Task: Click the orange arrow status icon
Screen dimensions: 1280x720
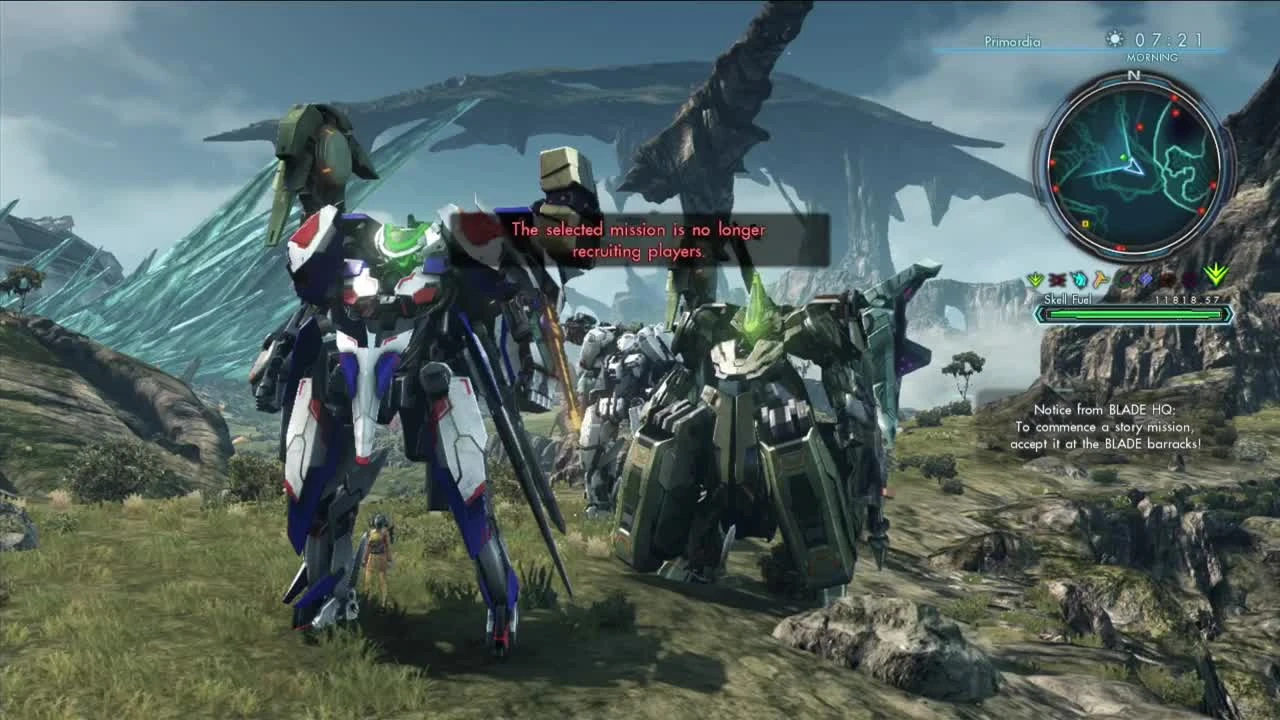Action: click(1100, 278)
